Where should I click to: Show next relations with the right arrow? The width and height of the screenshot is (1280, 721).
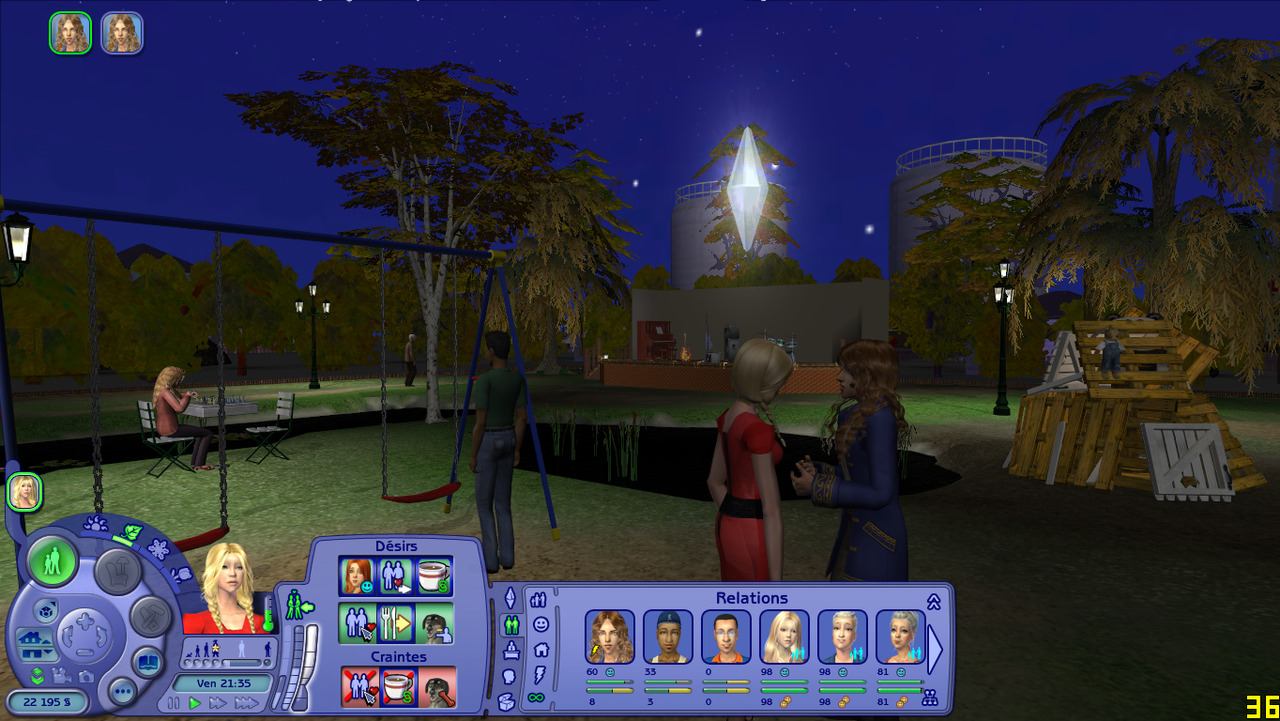pyautogui.click(x=935, y=650)
